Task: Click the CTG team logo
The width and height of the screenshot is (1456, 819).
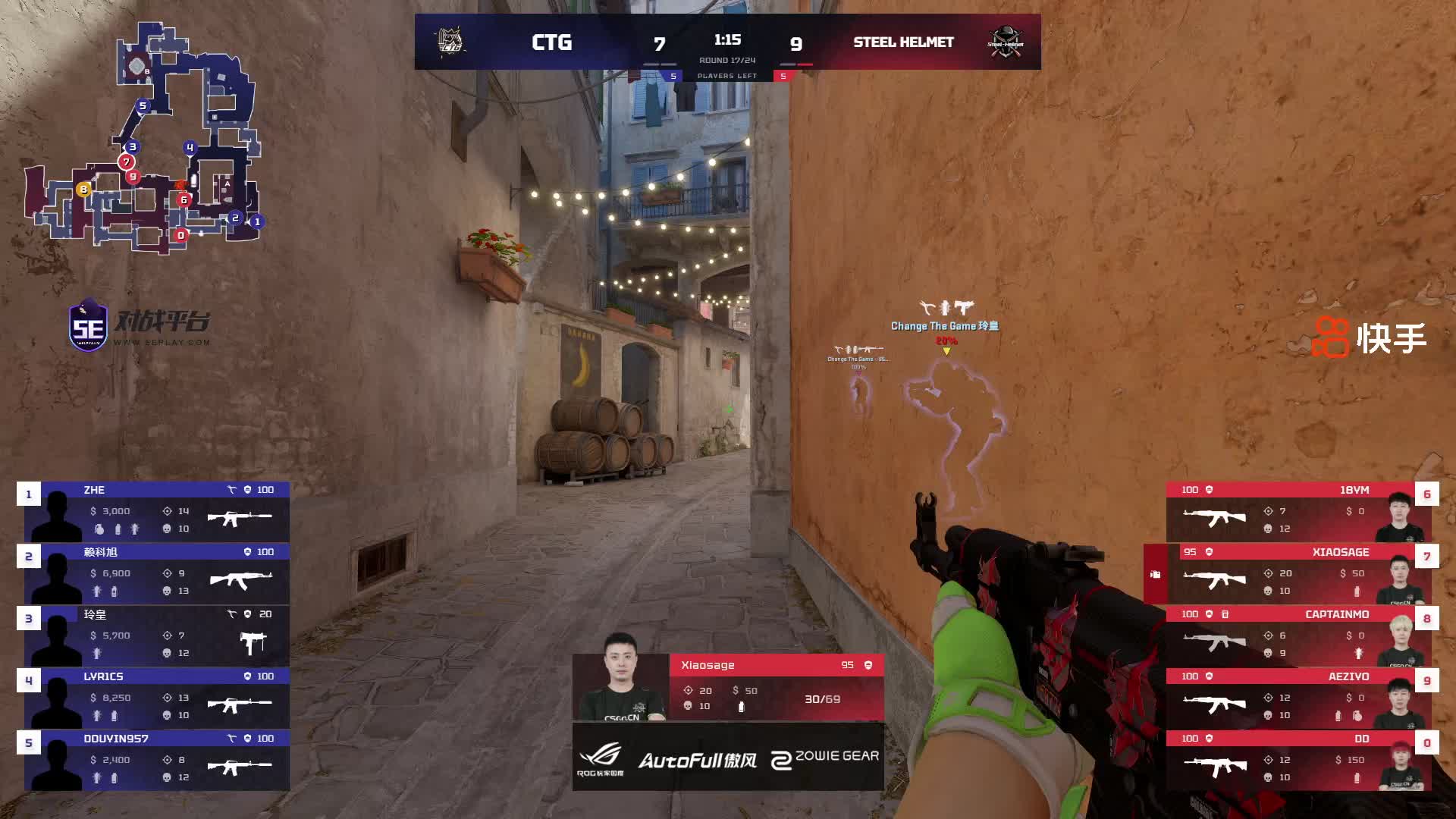Action: [x=451, y=42]
